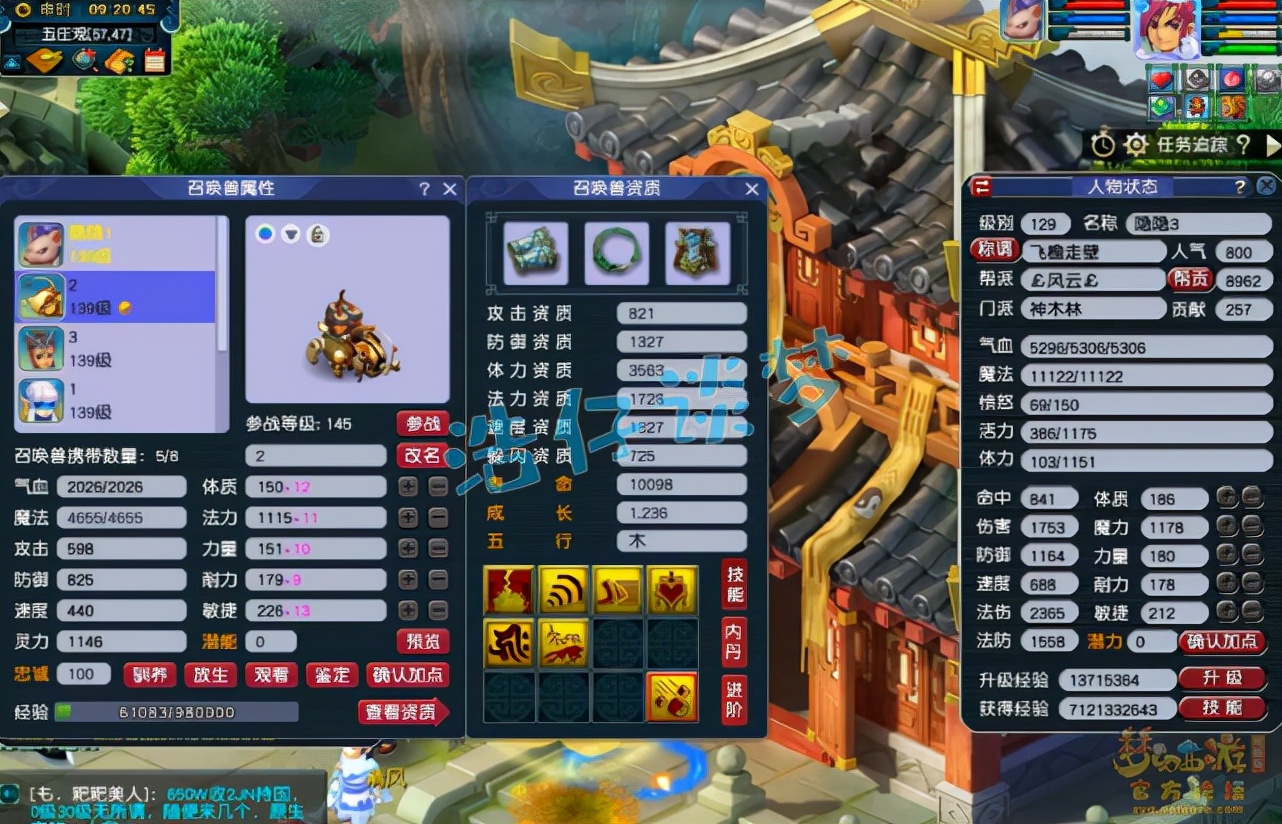Click the green experience progress bar
Screen dimensions: 1282x824
click(x=120, y=711)
